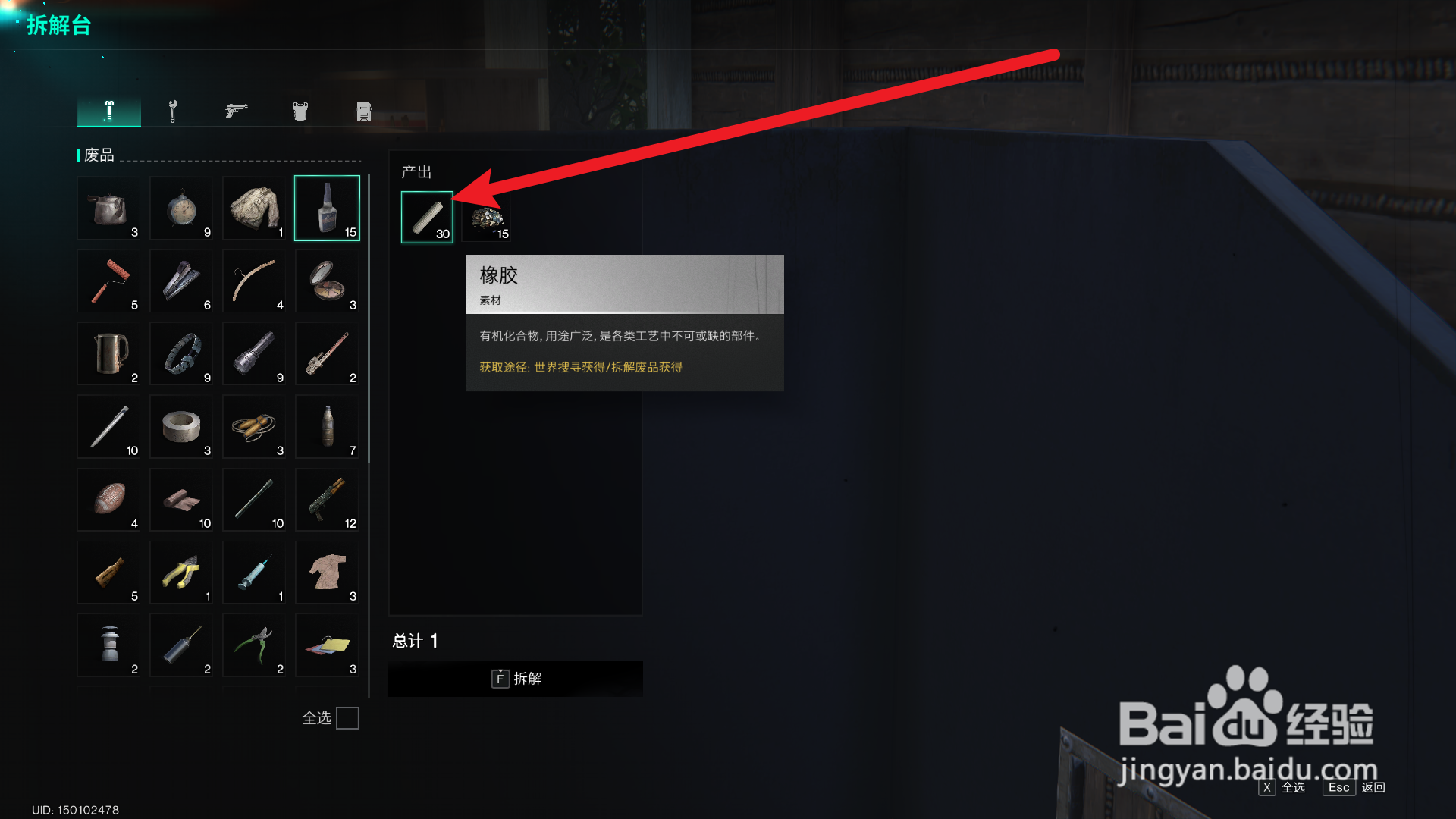Open the scrap dismantle category tab
This screenshot has width=1456, height=819.
108,110
